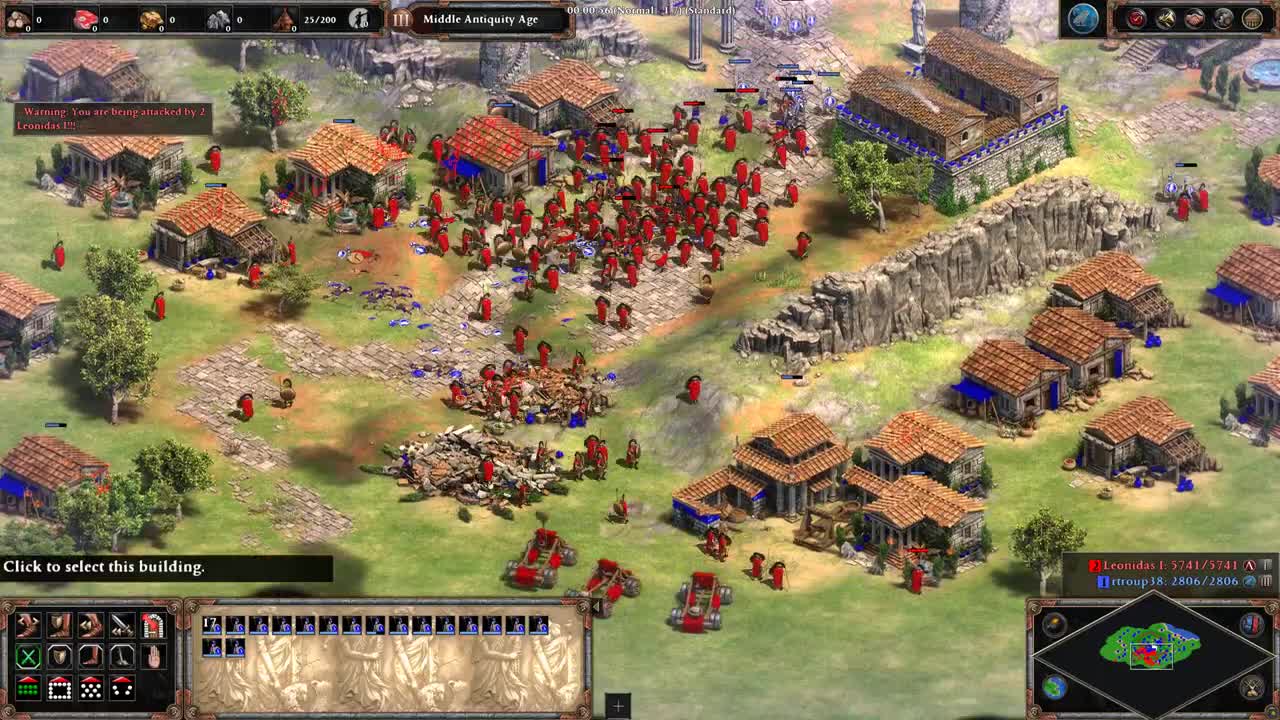Viewport: 1280px width, 720px height.
Task: Choose the box formation icon
Action: click(x=58, y=690)
